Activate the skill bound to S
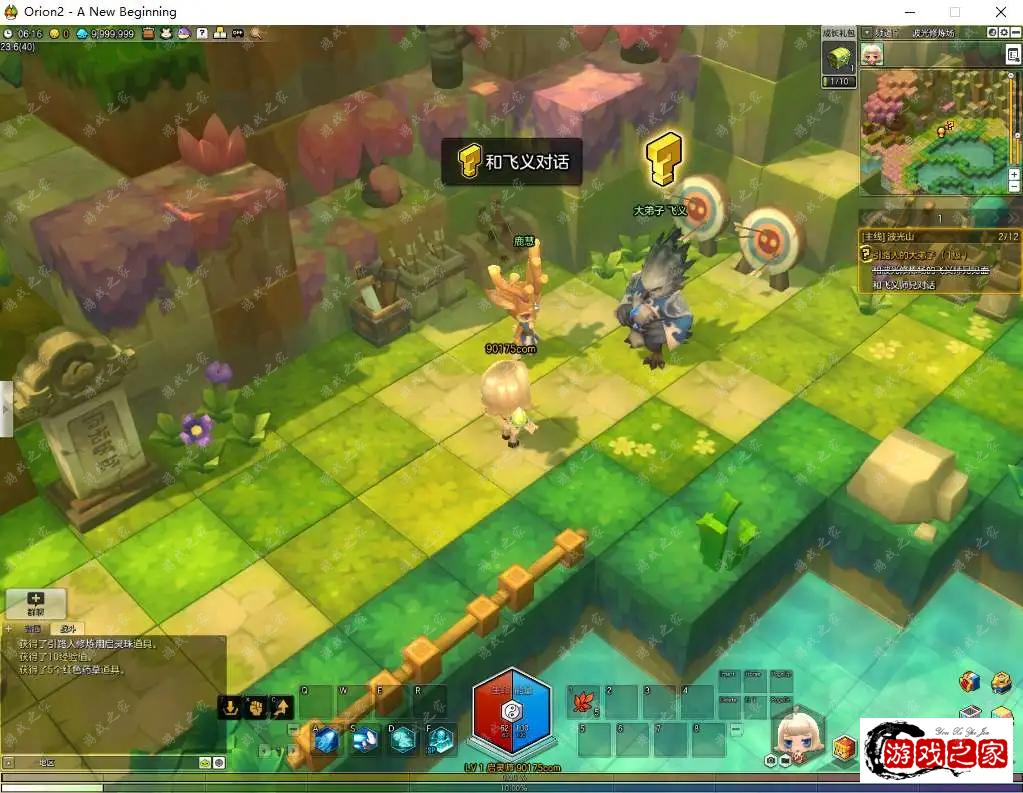The width and height of the screenshot is (1023, 793). click(364, 739)
